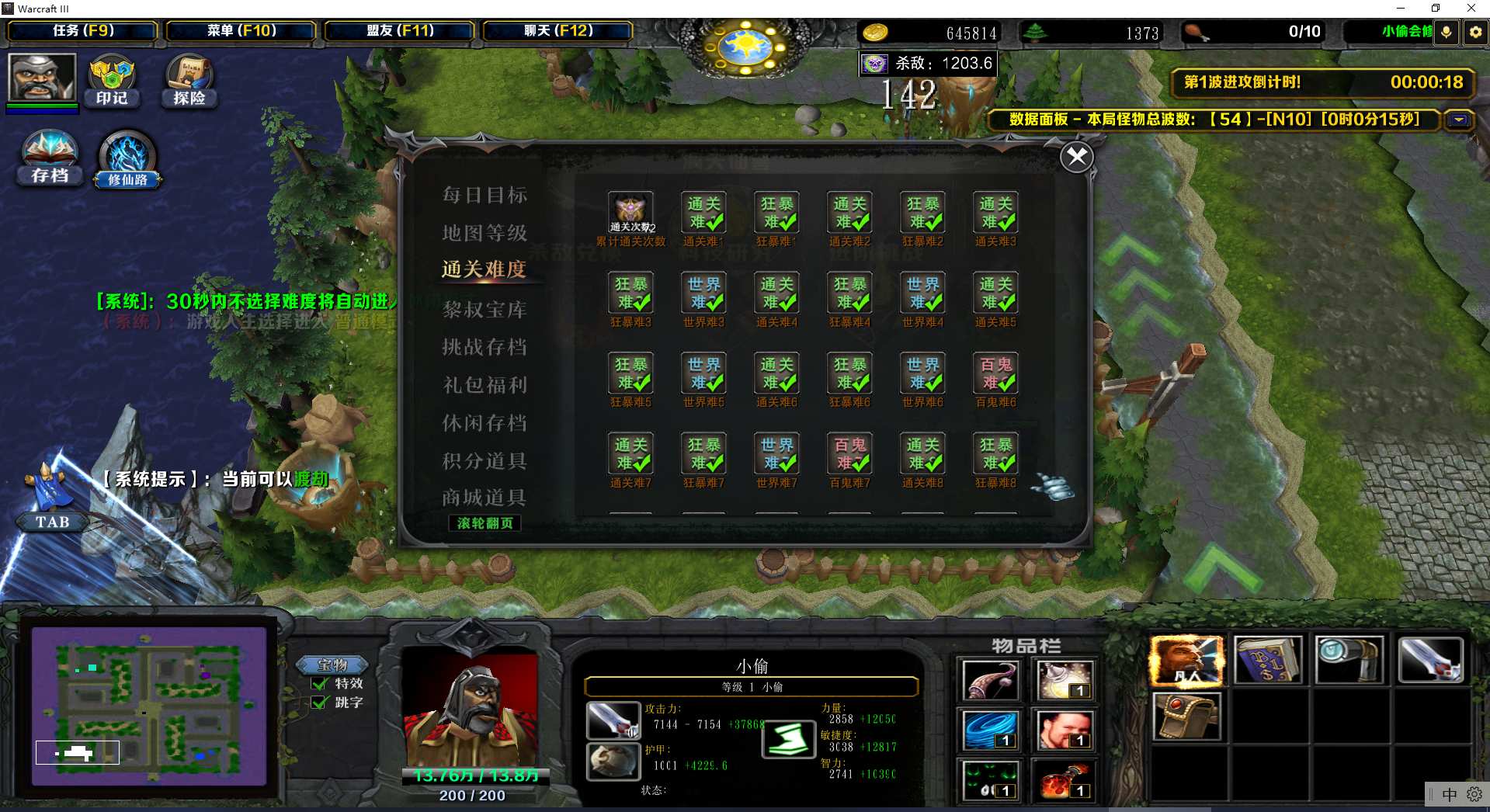Click the minimap
The width and height of the screenshot is (1490, 812).
[x=149, y=706]
